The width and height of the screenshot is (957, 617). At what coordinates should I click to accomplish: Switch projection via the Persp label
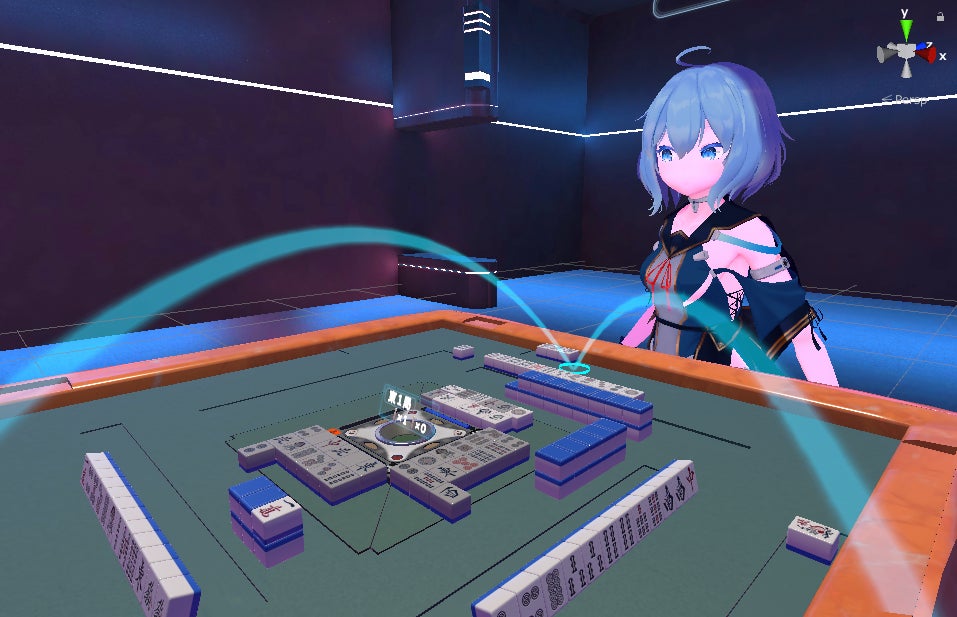click(906, 98)
